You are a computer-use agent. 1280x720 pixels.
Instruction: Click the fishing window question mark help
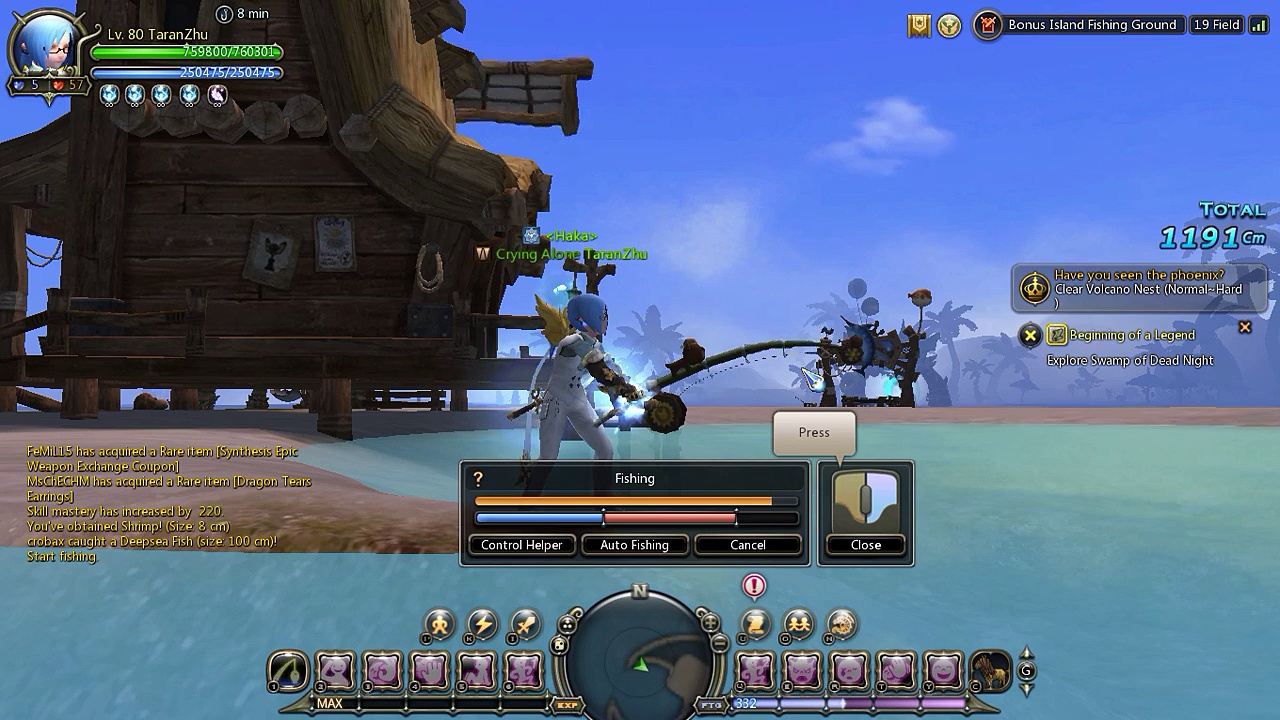[x=478, y=479]
